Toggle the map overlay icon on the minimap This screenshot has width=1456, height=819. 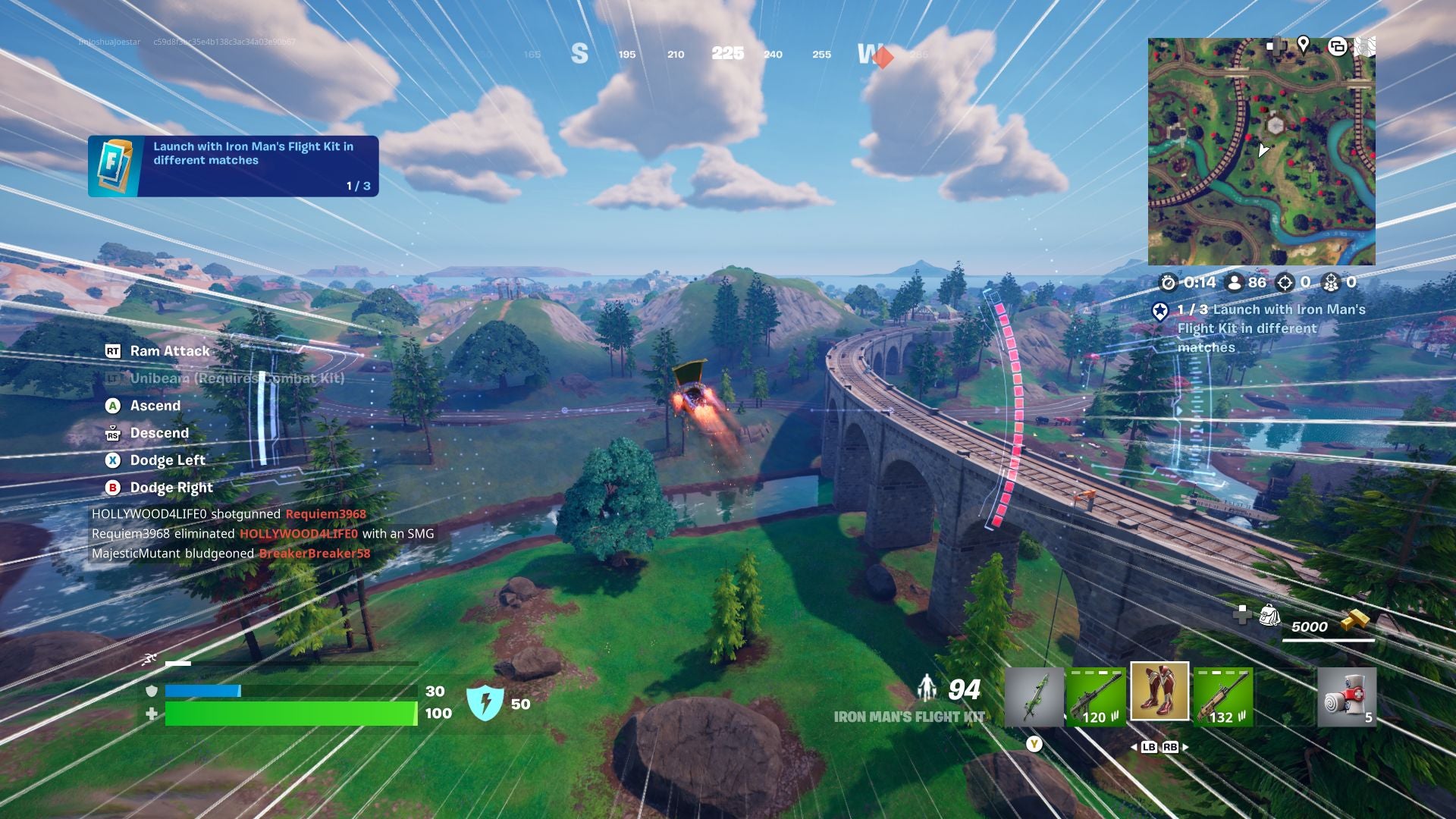1338,46
